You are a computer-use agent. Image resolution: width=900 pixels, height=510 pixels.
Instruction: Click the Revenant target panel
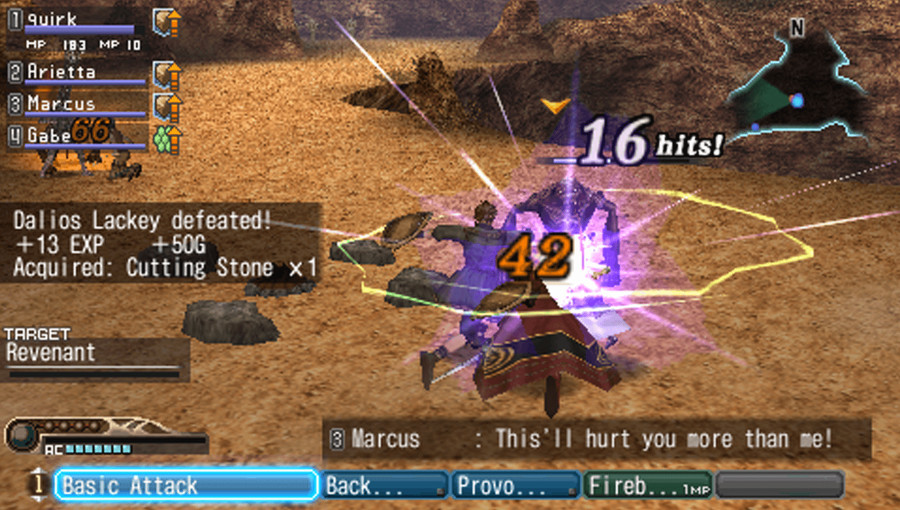(x=94, y=357)
